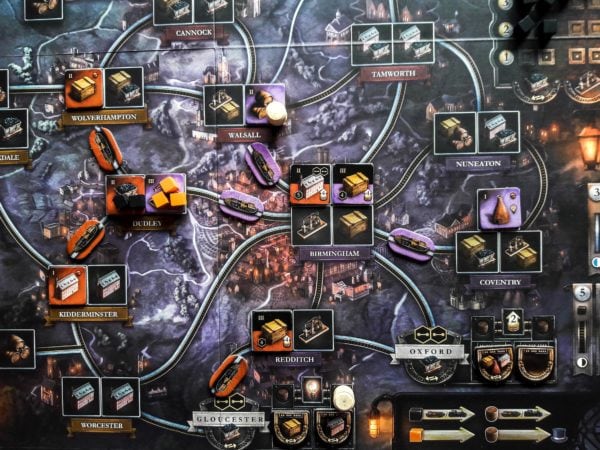Select Birmingham's orange cotton mill tile
Viewport: 600px width, 450px height.
[311, 184]
